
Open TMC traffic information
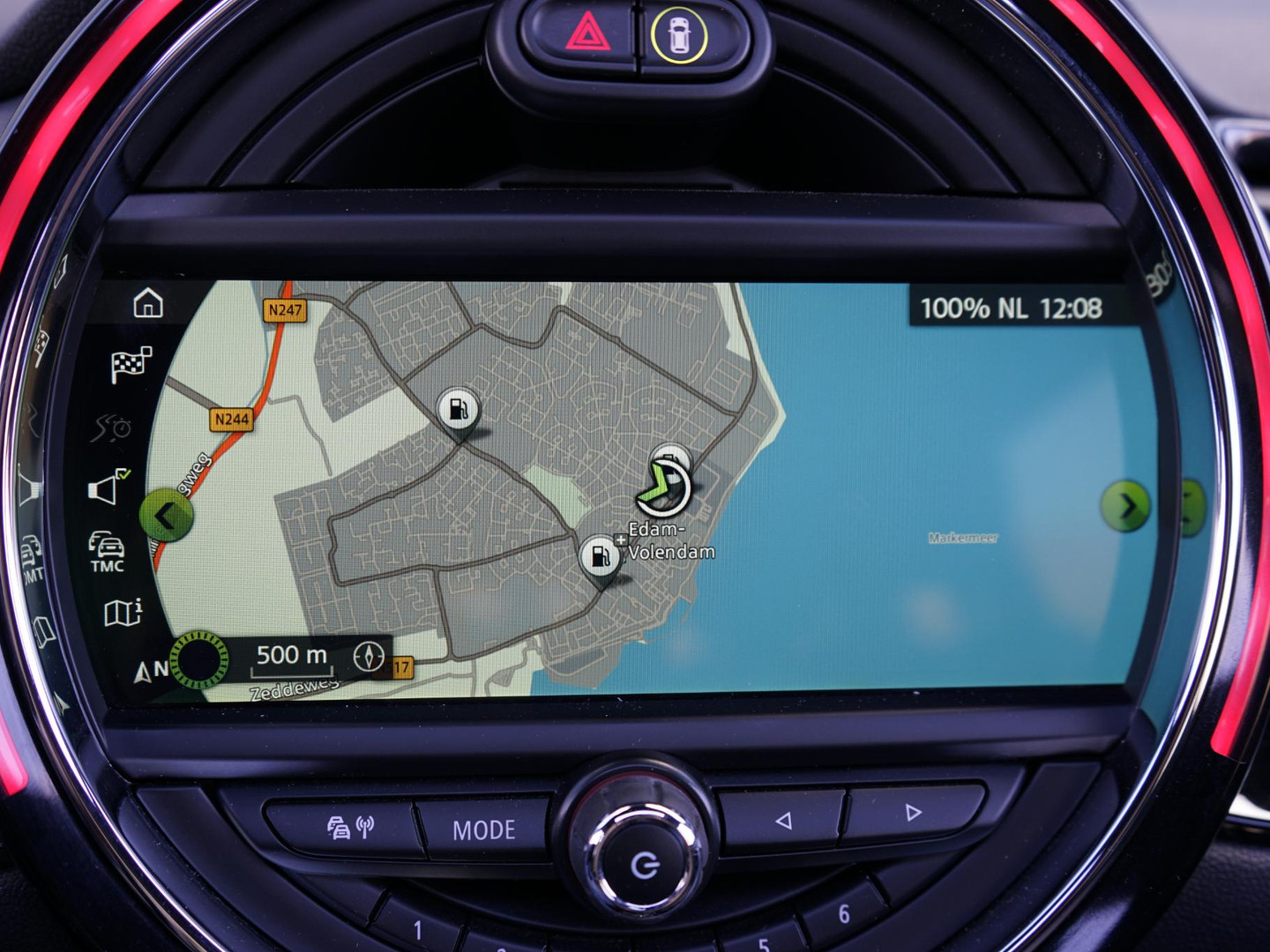pos(107,552)
